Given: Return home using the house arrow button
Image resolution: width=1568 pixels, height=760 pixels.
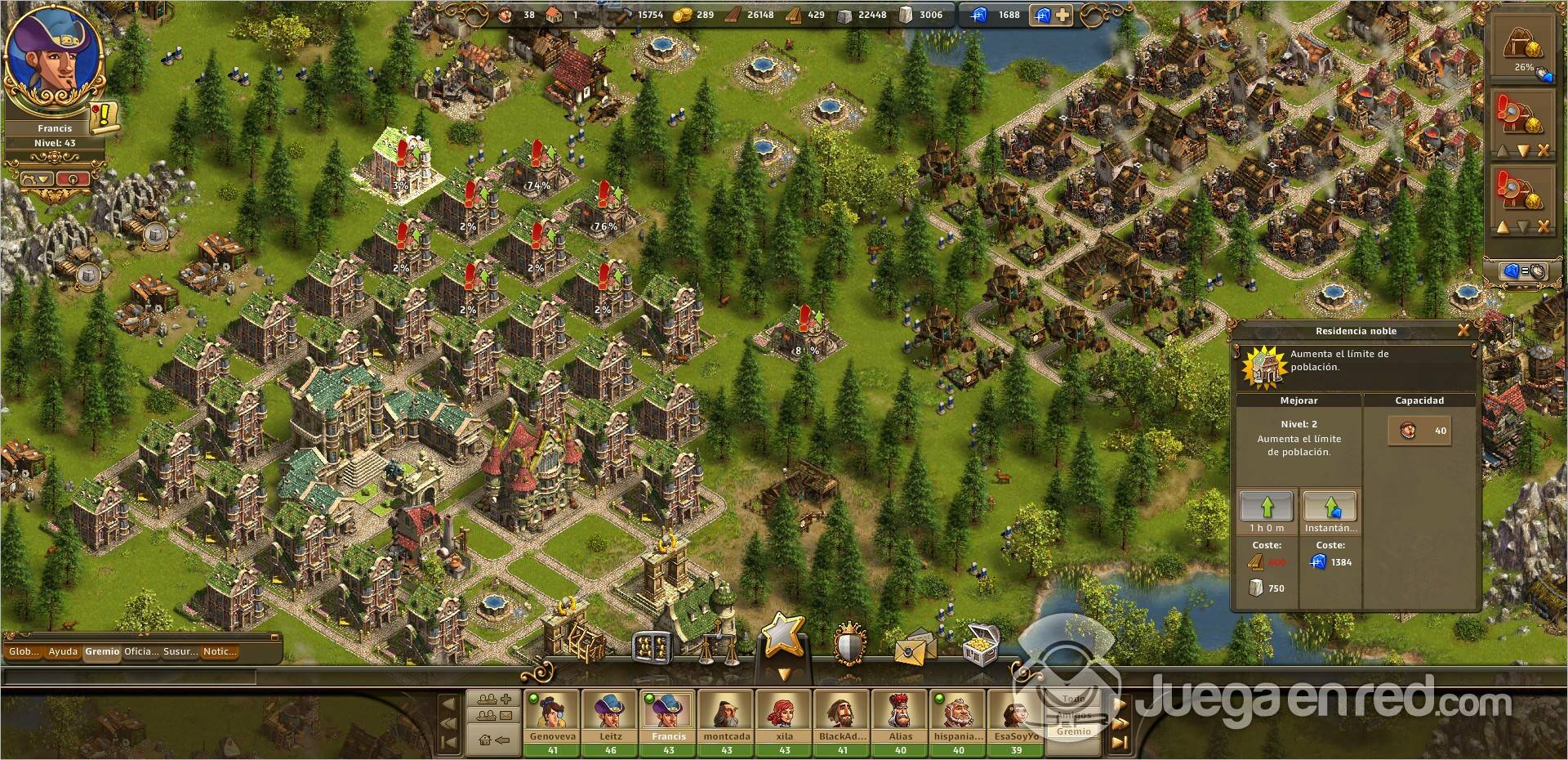Looking at the screenshot, I should click(493, 740).
